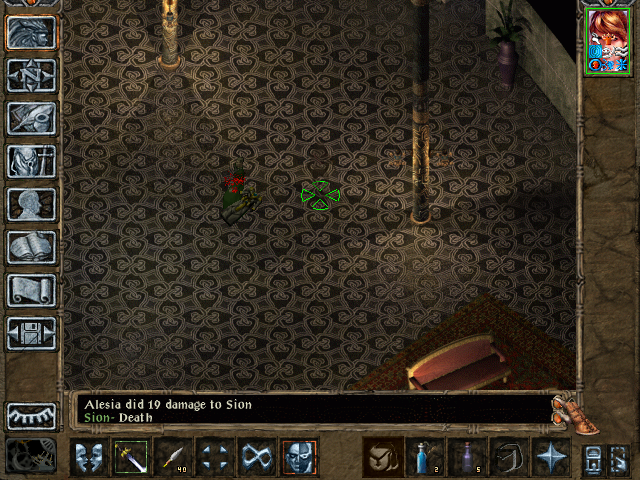The height and width of the screenshot is (480, 640).
Task: Click the closed-eye rest button
Action: click(x=31, y=415)
